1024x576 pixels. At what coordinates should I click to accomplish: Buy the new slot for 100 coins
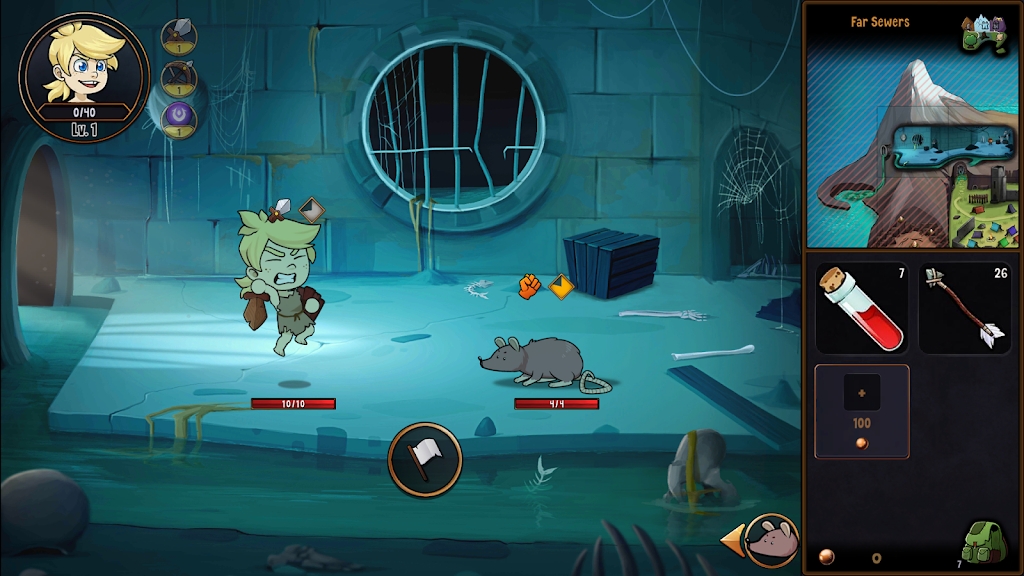coord(861,411)
